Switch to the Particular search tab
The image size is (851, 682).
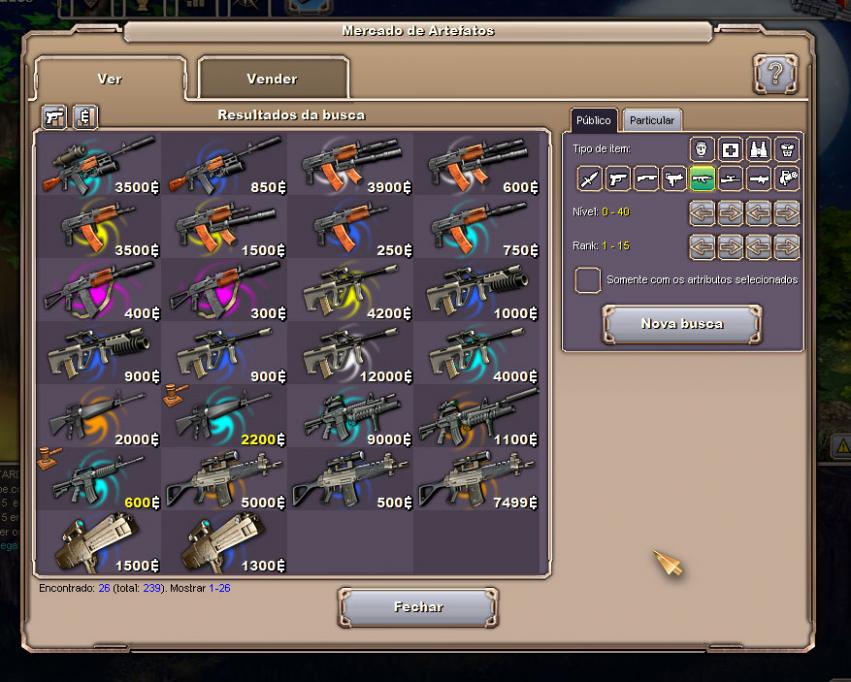pos(652,120)
